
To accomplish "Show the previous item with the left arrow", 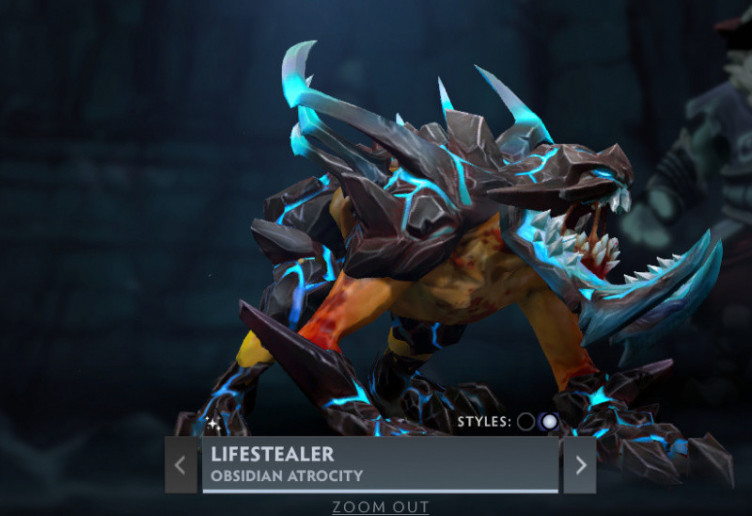I will pyautogui.click(x=180, y=465).
